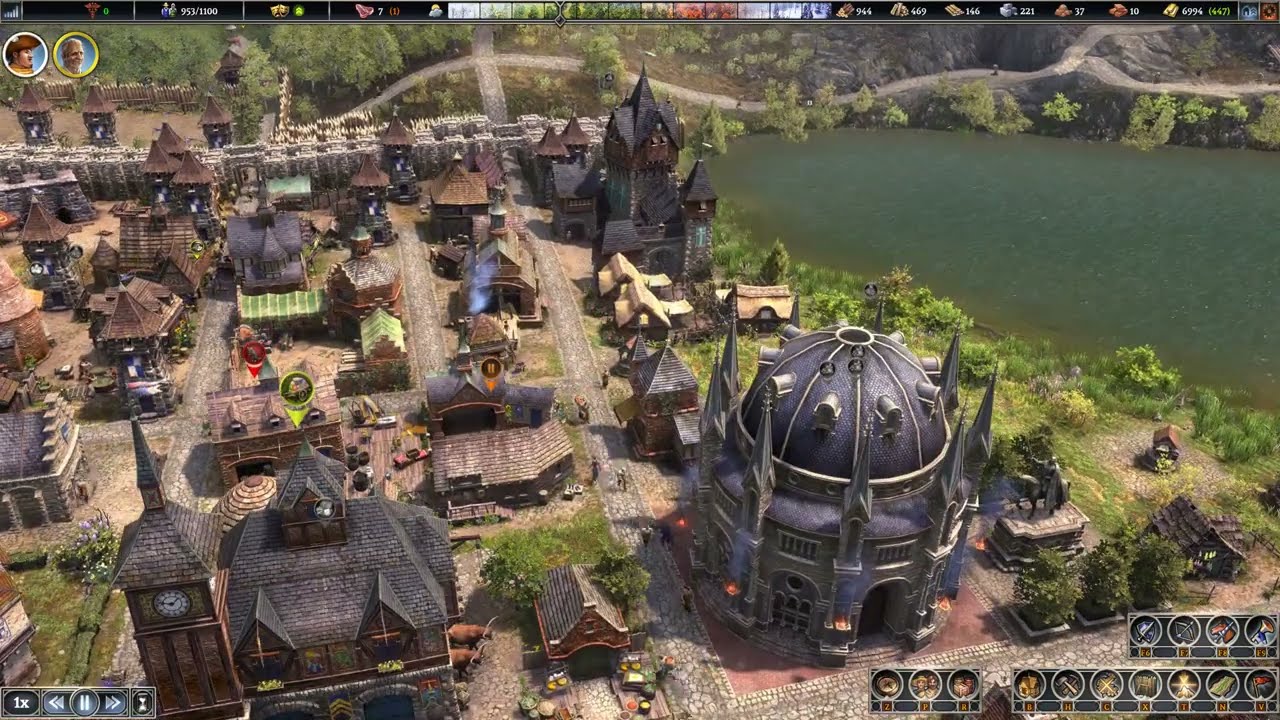Open the building construction menu

coord(1030,685)
